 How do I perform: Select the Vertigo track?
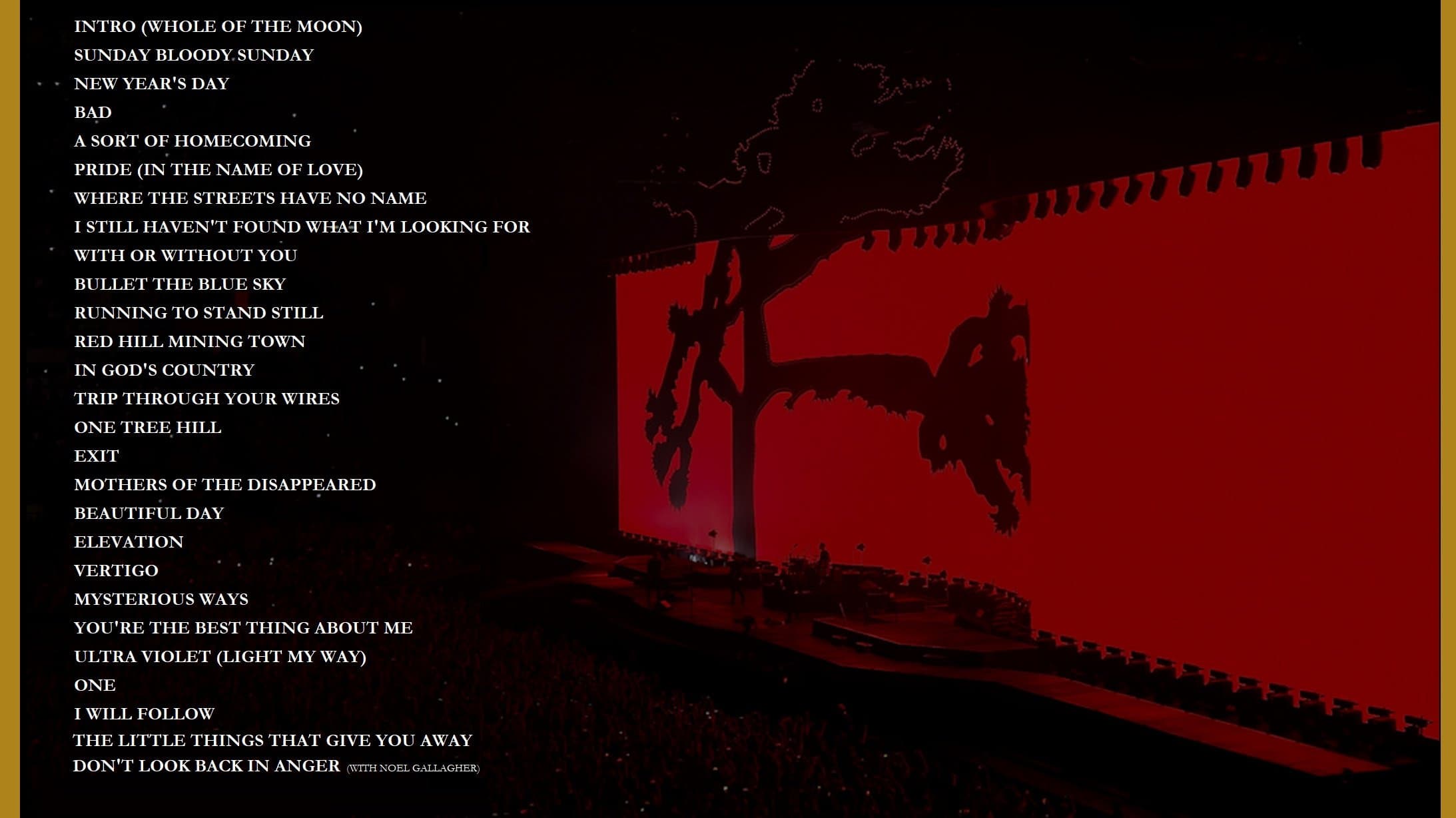tap(116, 571)
